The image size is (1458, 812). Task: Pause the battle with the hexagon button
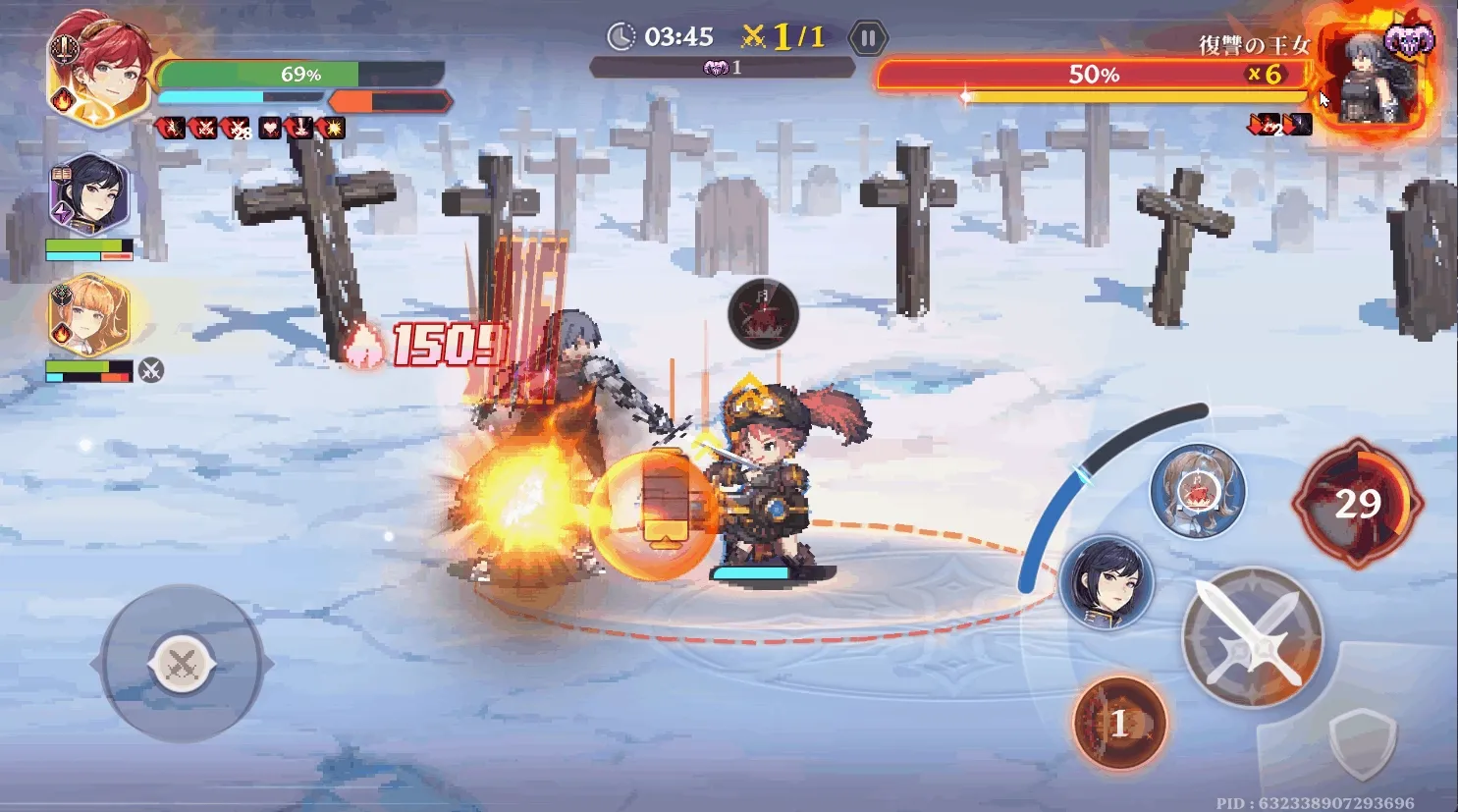(868, 38)
